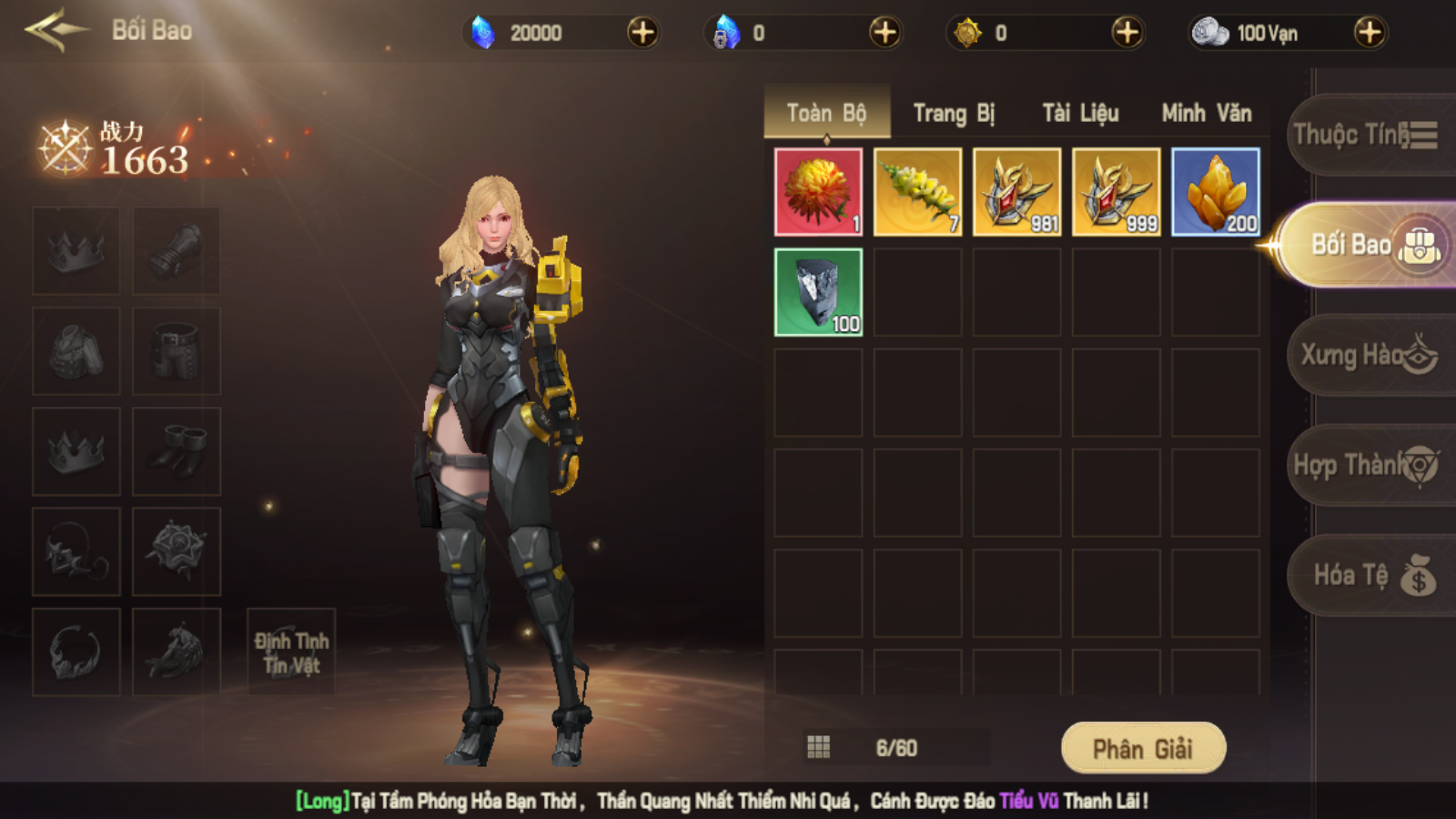Select the Định Tình Tín Vật slot
This screenshot has height=819, width=1456.
pos(291,652)
